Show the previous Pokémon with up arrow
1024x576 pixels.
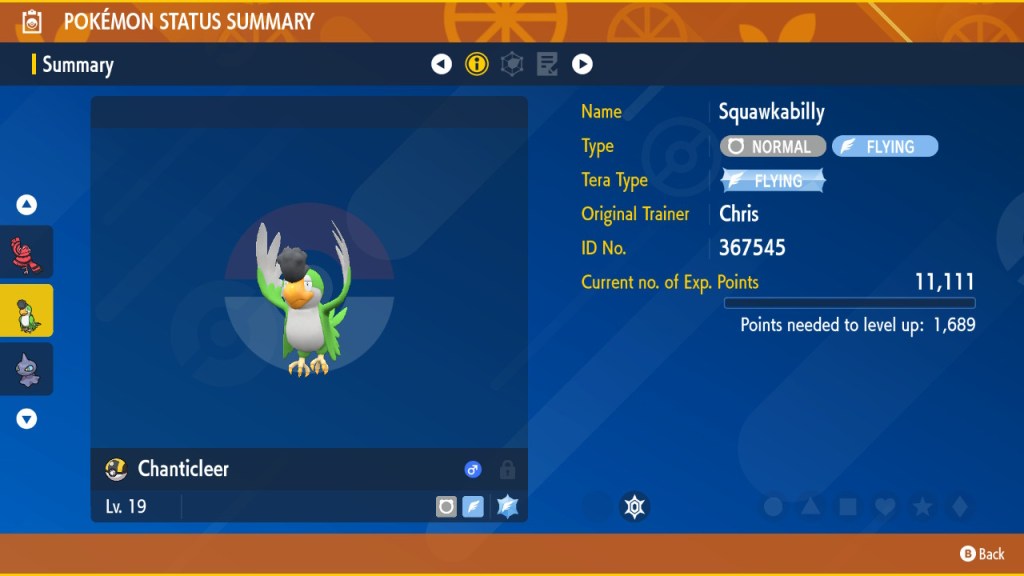point(27,205)
